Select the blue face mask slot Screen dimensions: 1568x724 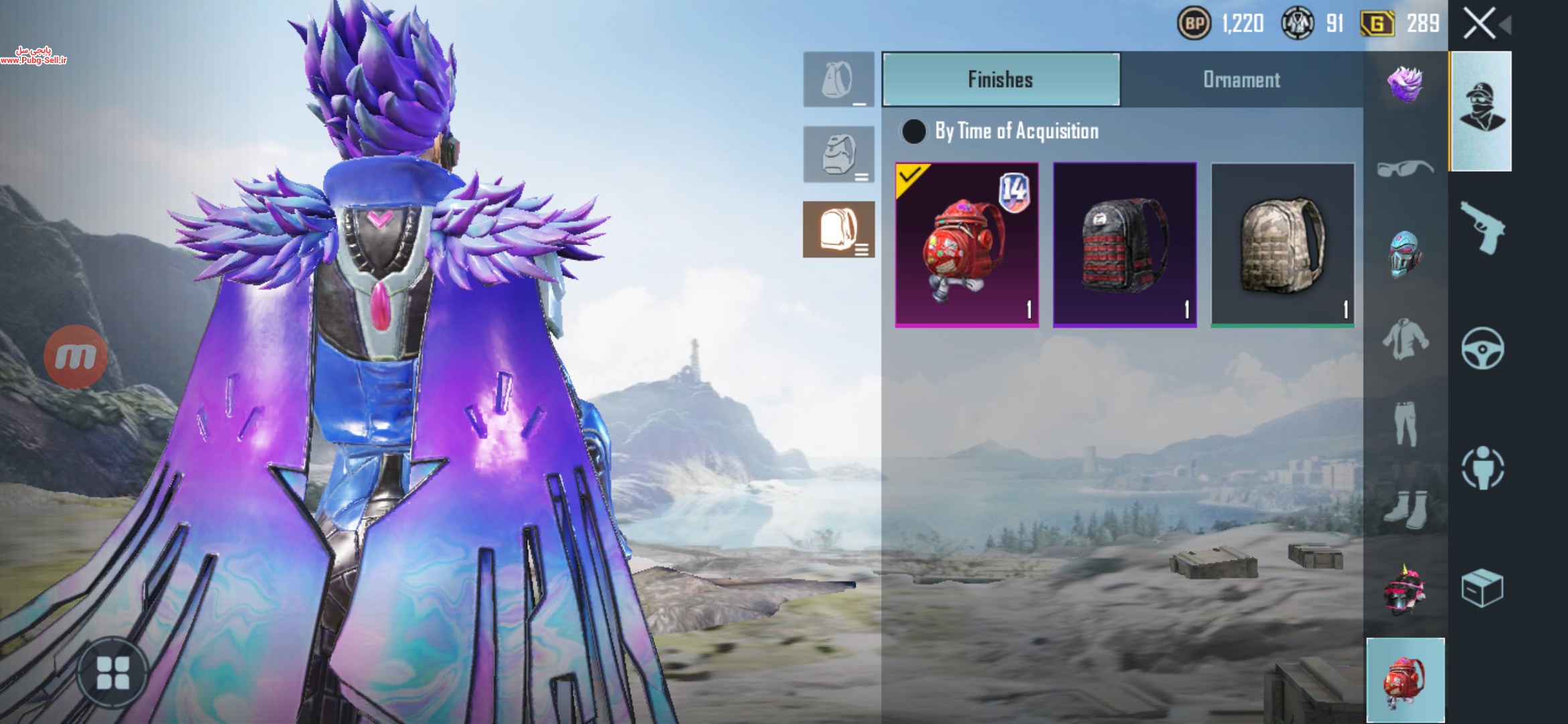(x=1405, y=253)
